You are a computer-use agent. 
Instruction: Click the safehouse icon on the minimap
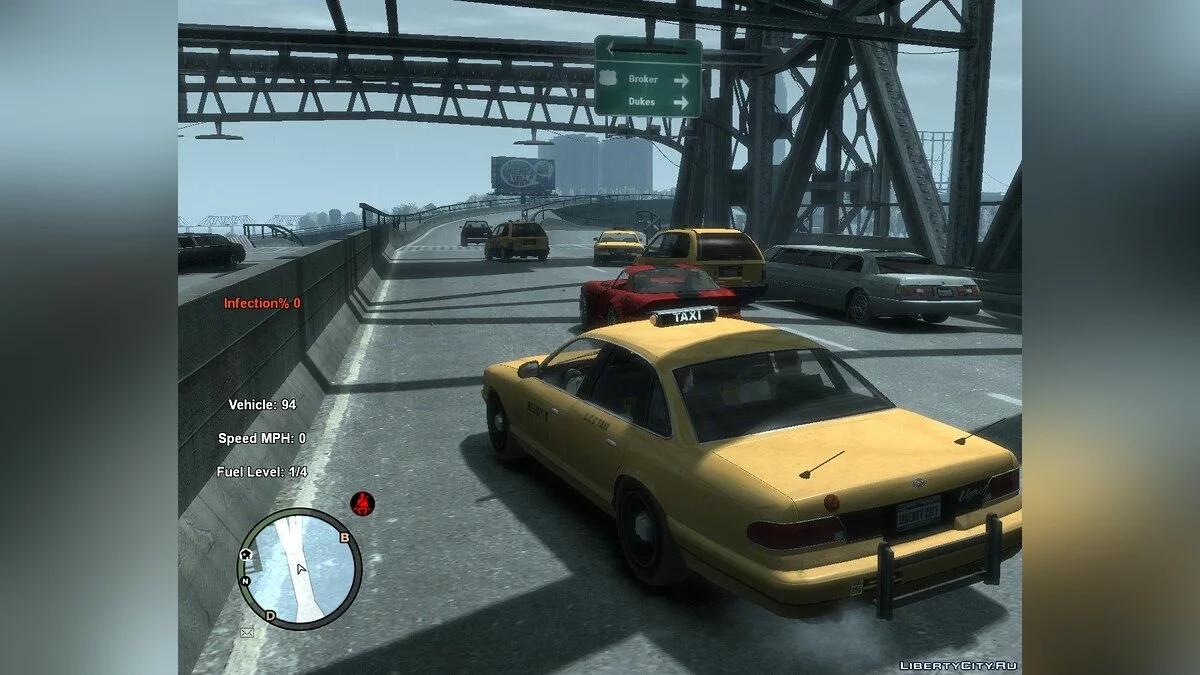click(x=245, y=554)
